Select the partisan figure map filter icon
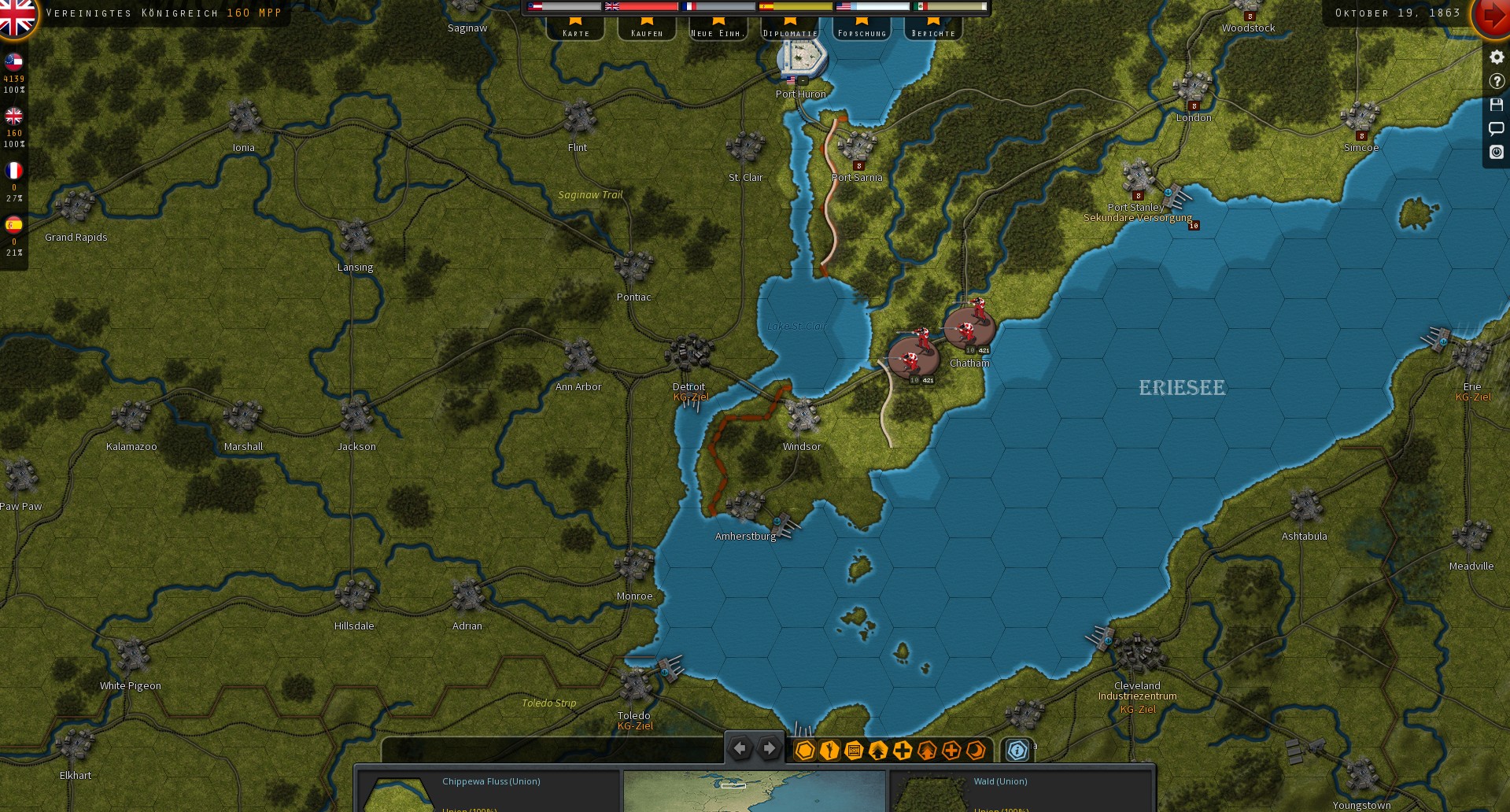Screen dimensions: 1510x812 click(829, 750)
